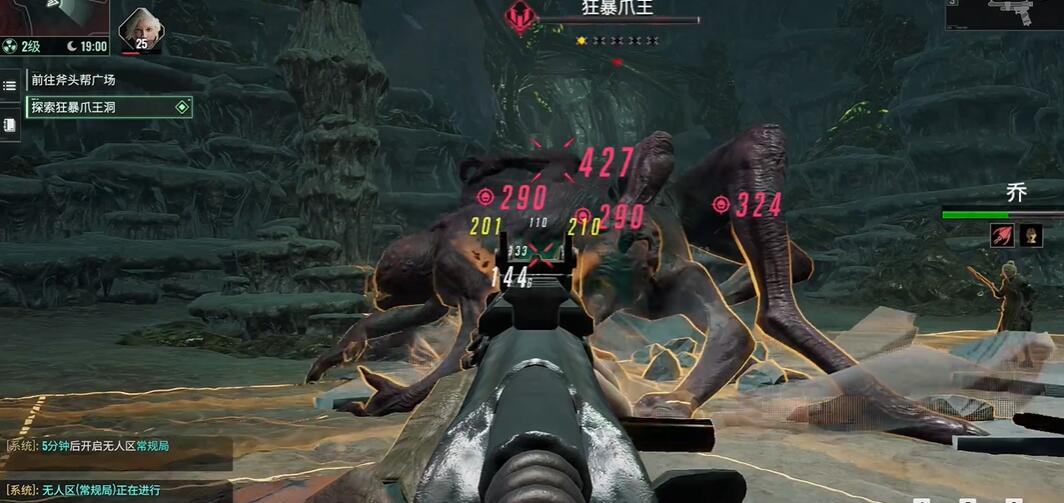Open the journal notebook icon
Screen dimensions: 1064x503
point(10,125)
